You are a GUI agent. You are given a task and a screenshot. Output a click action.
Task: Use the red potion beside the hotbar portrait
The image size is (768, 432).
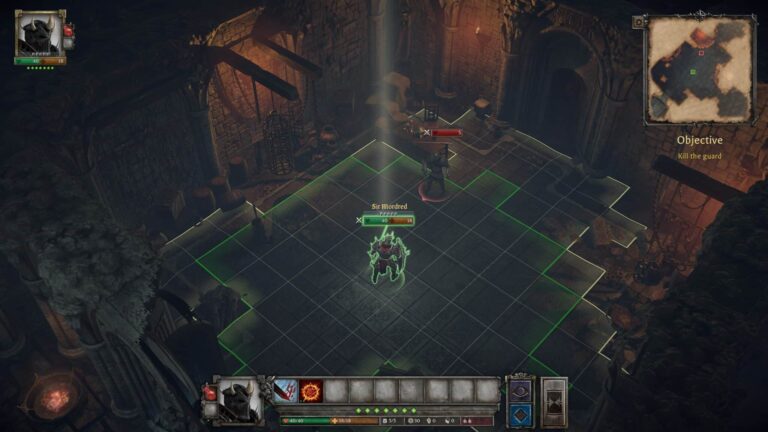pos(209,393)
